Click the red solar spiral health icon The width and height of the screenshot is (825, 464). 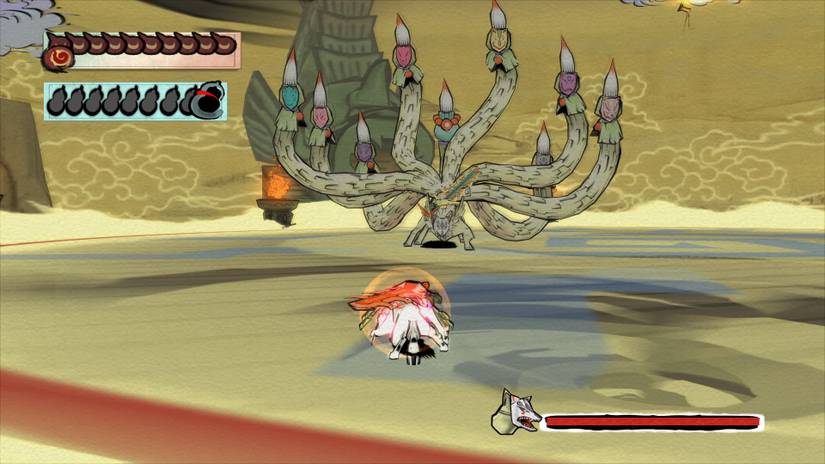click(x=57, y=59)
